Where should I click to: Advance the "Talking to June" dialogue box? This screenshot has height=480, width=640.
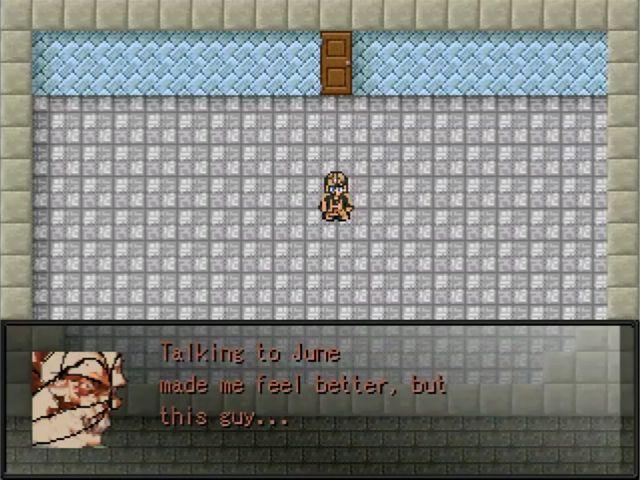click(x=320, y=385)
